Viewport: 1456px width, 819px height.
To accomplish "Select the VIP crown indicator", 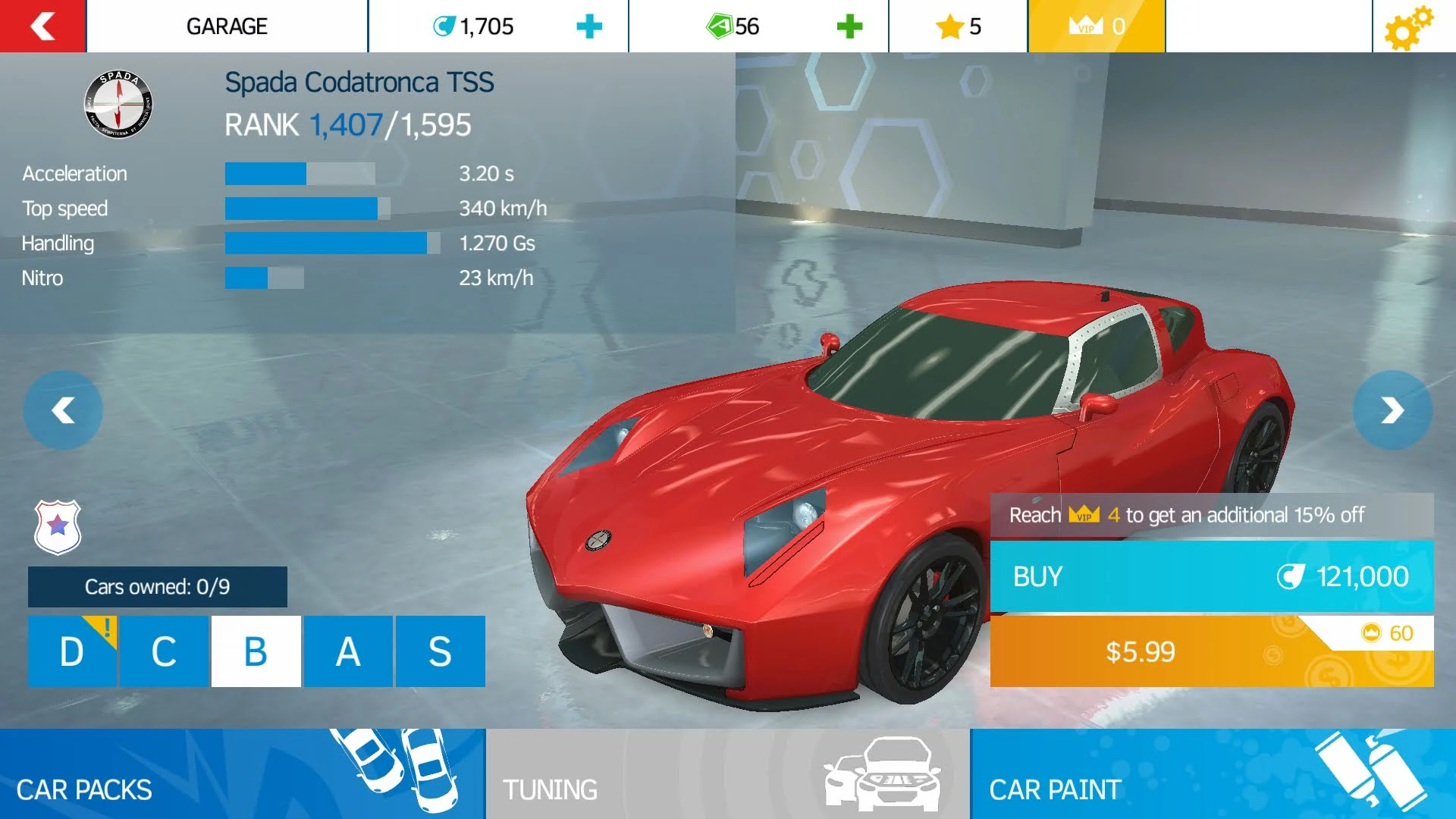I will [x=1097, y=27].
